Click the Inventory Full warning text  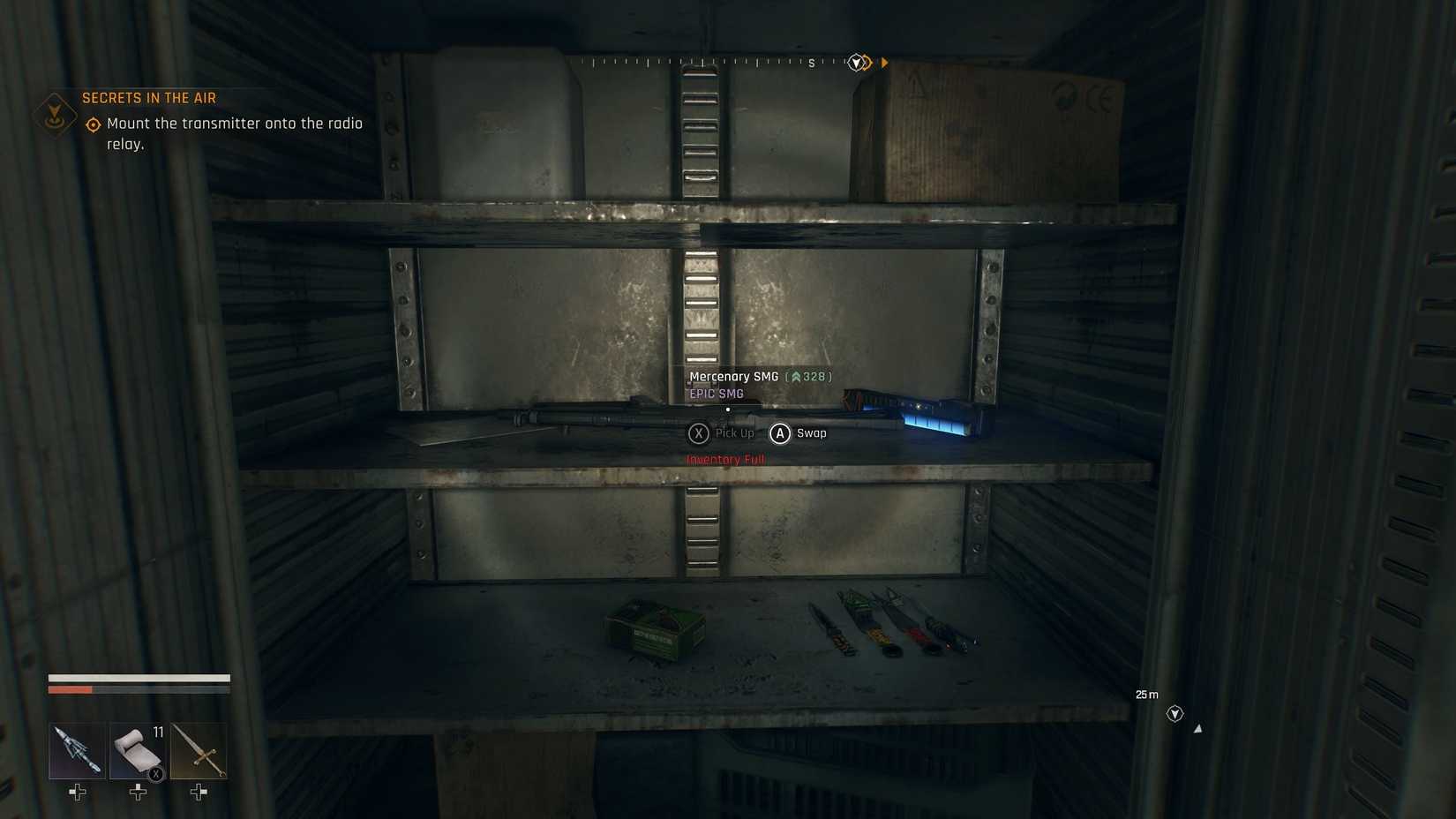pyautogui.click(x=725, y=459)
